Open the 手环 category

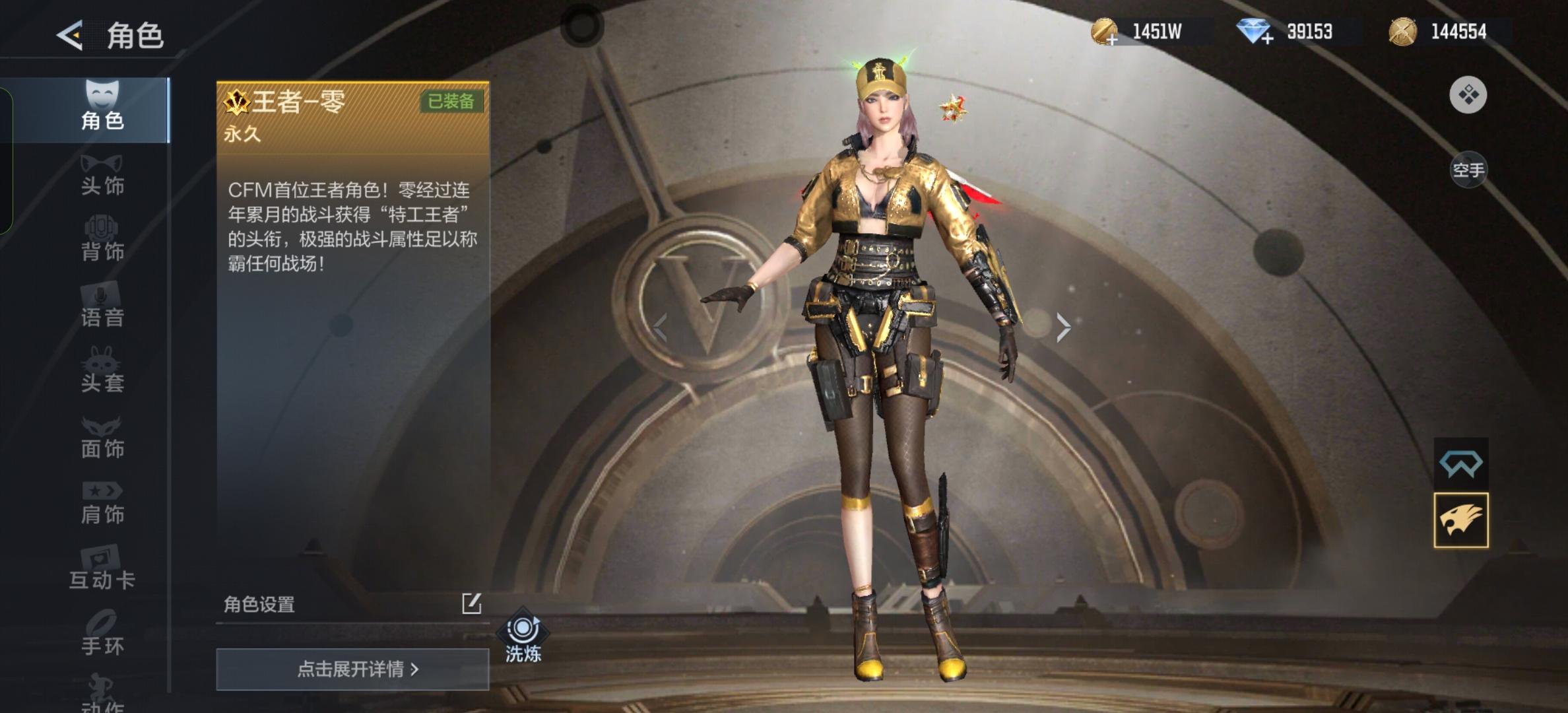click(102, 634)
